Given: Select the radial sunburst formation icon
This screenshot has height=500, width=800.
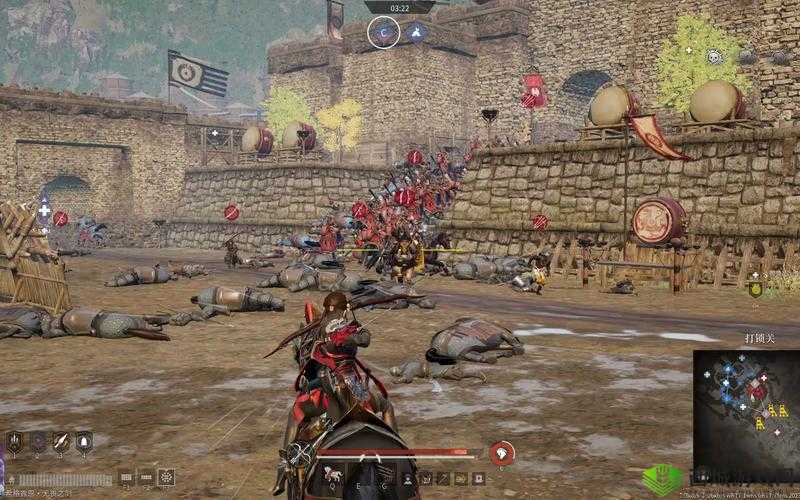Looking at the screenshot, I should [166, 478].
